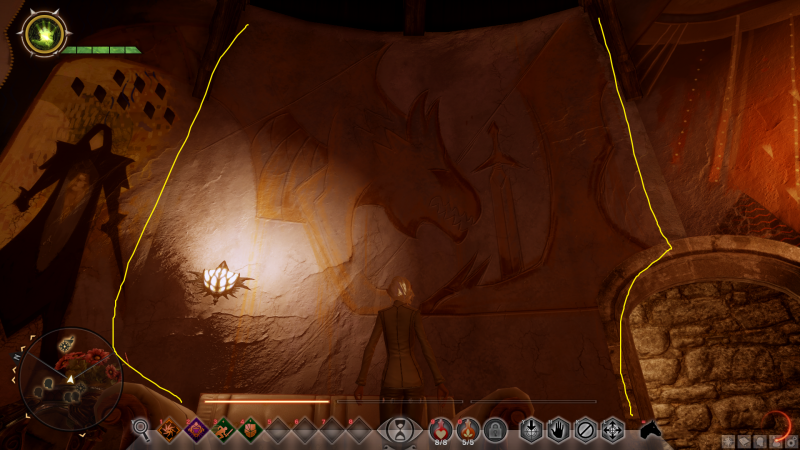The image size is (800, 450).
Task: Activate the purple ability in the hotbar
Action: pyautogui.click(x=194, y=431)
